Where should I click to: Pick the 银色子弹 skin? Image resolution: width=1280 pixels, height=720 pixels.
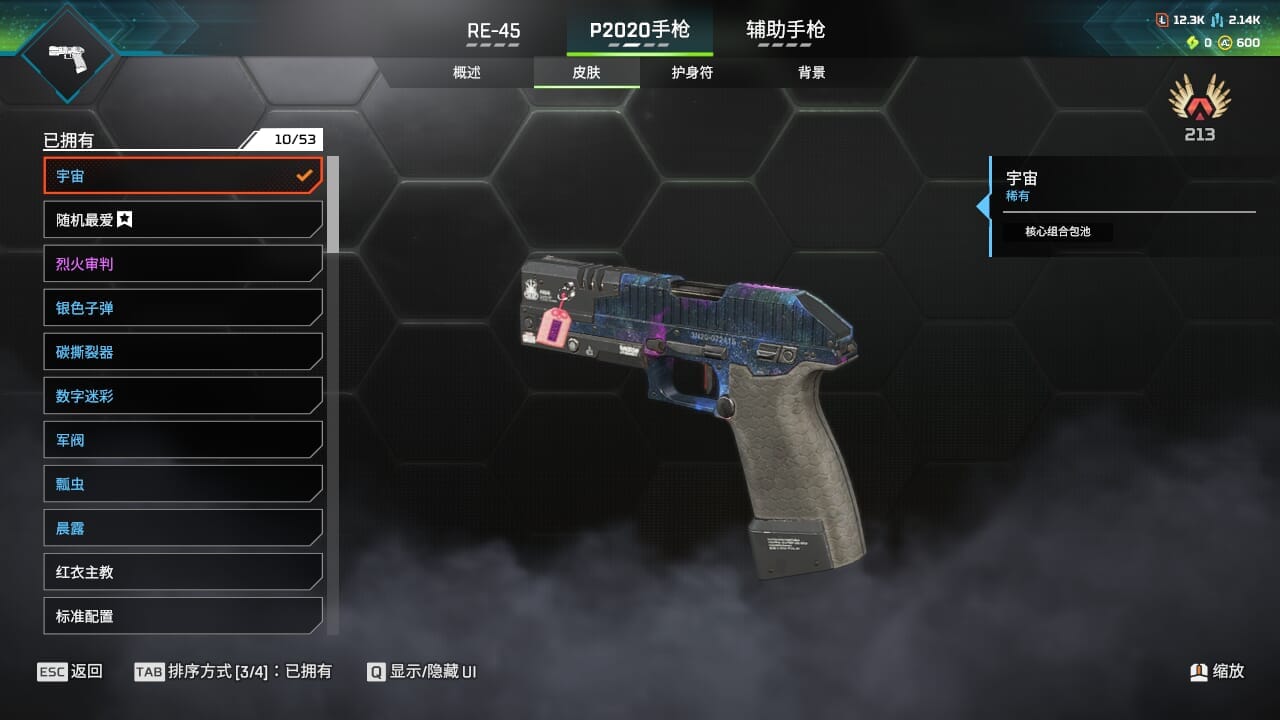(x=183, y=308)
